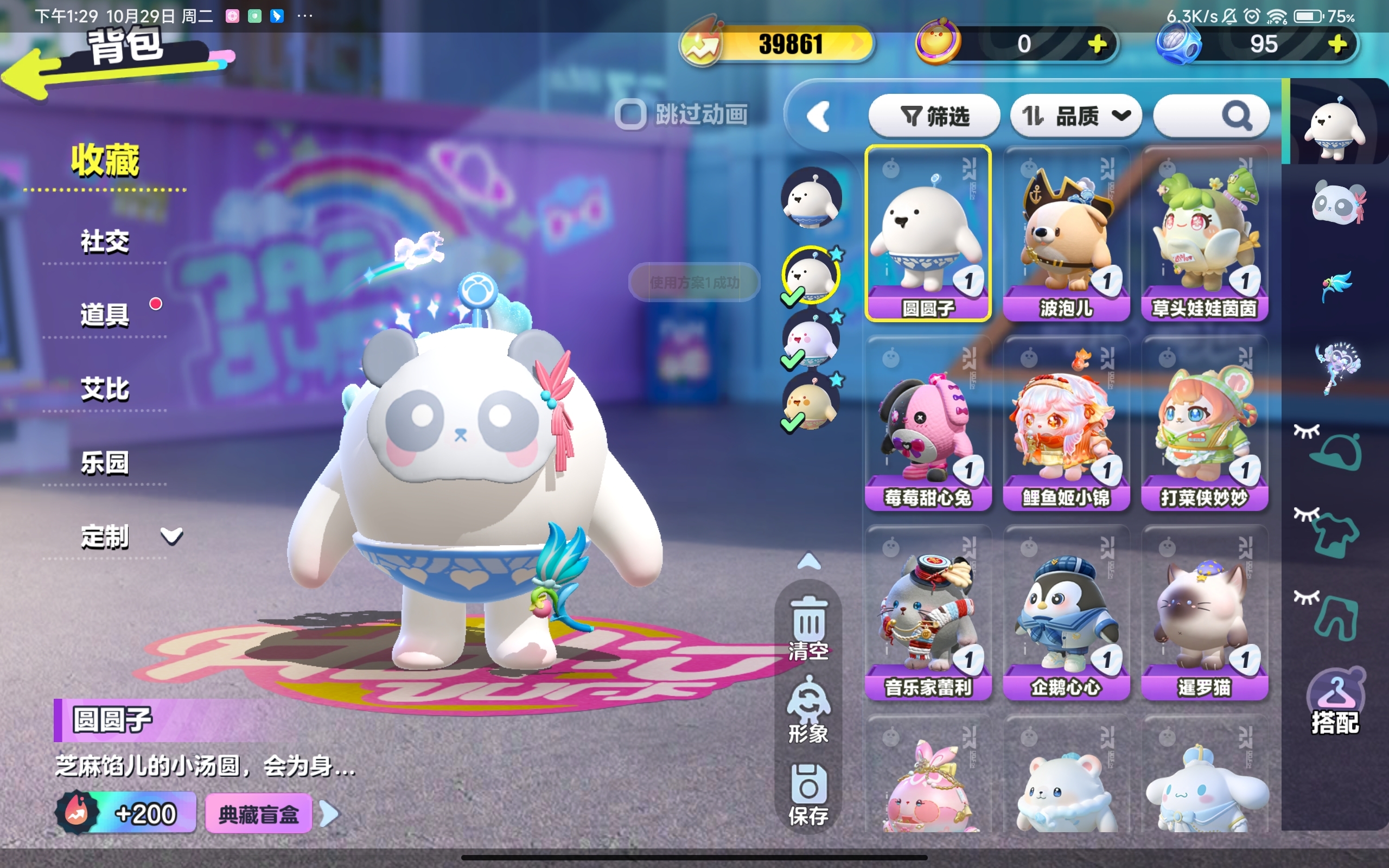Open the 筛选 filter button
Viewport: 1389px width, 868px height.
point(934,117)
